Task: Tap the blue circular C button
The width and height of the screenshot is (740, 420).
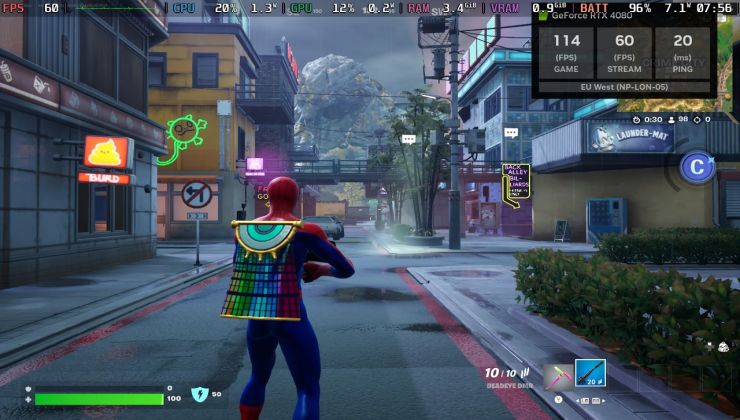Action: pyautogui.click(x=696, y=167)
